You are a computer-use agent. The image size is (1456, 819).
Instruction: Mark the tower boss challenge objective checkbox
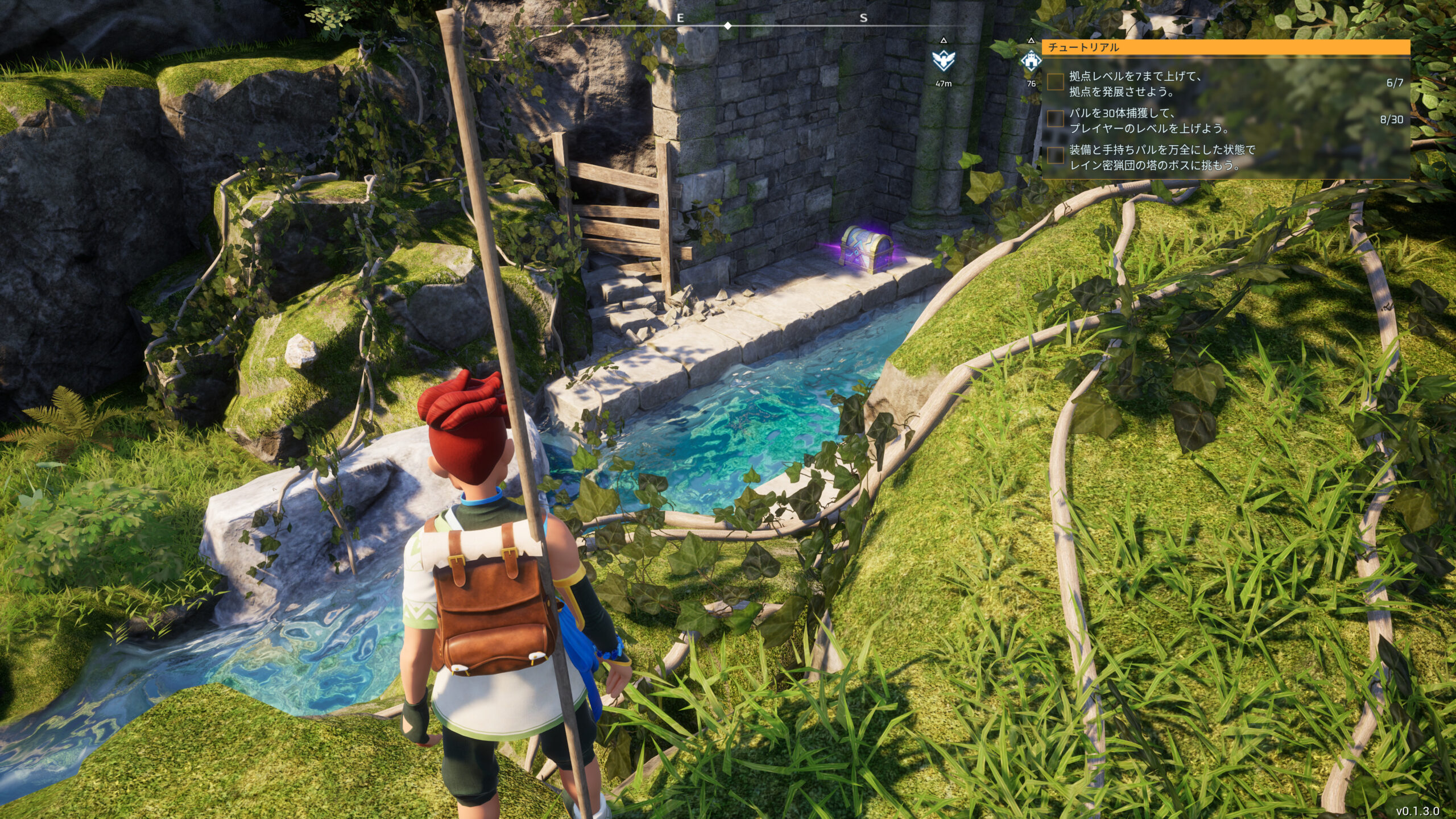[x=1056, y=155]
